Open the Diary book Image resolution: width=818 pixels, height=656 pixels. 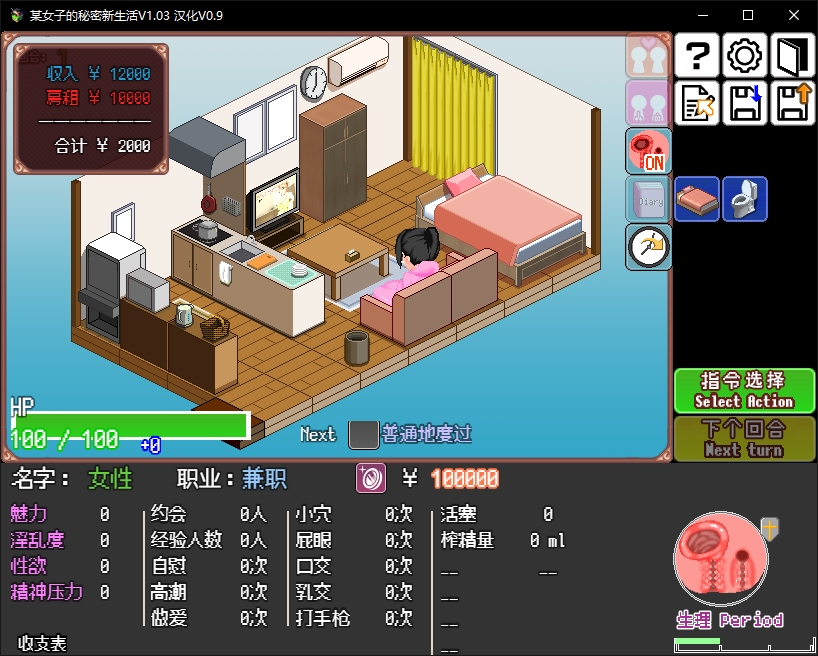click(648, 199)
